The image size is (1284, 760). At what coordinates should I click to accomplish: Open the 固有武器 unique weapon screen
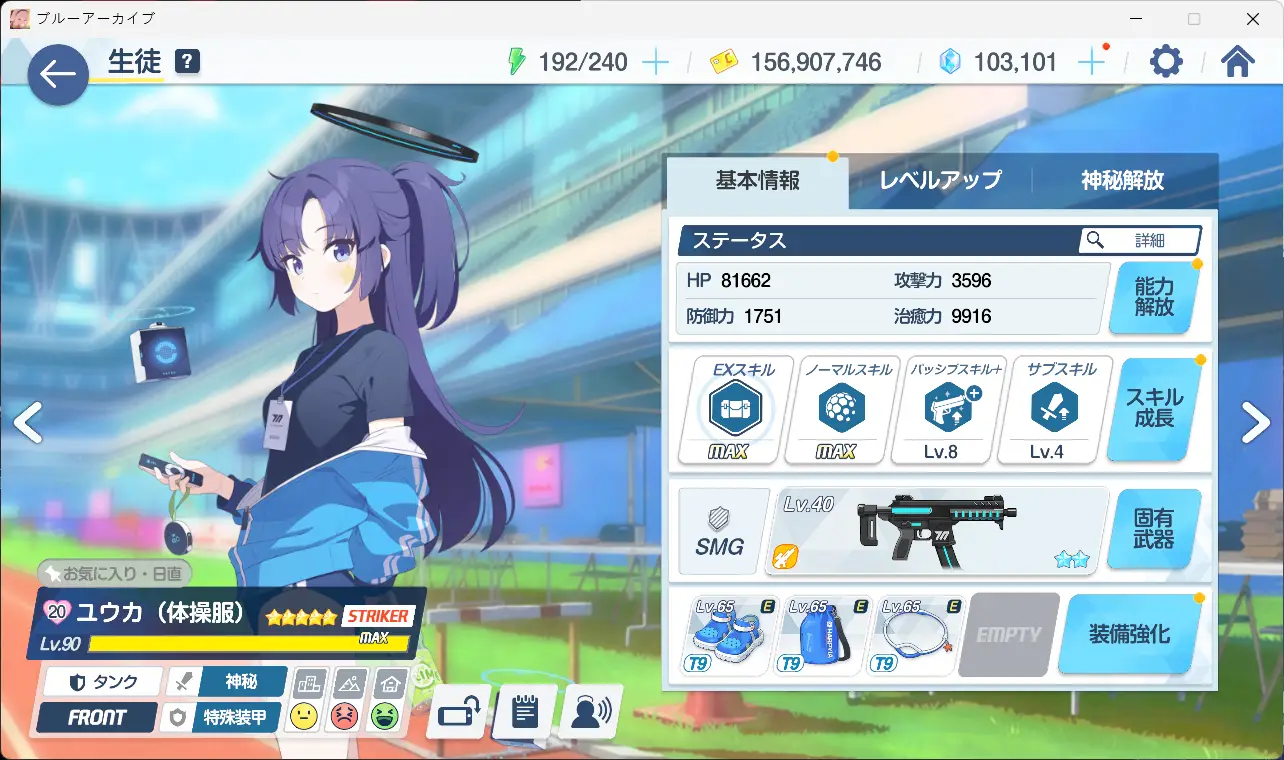pyautogui.click(x=1154, y=530)
